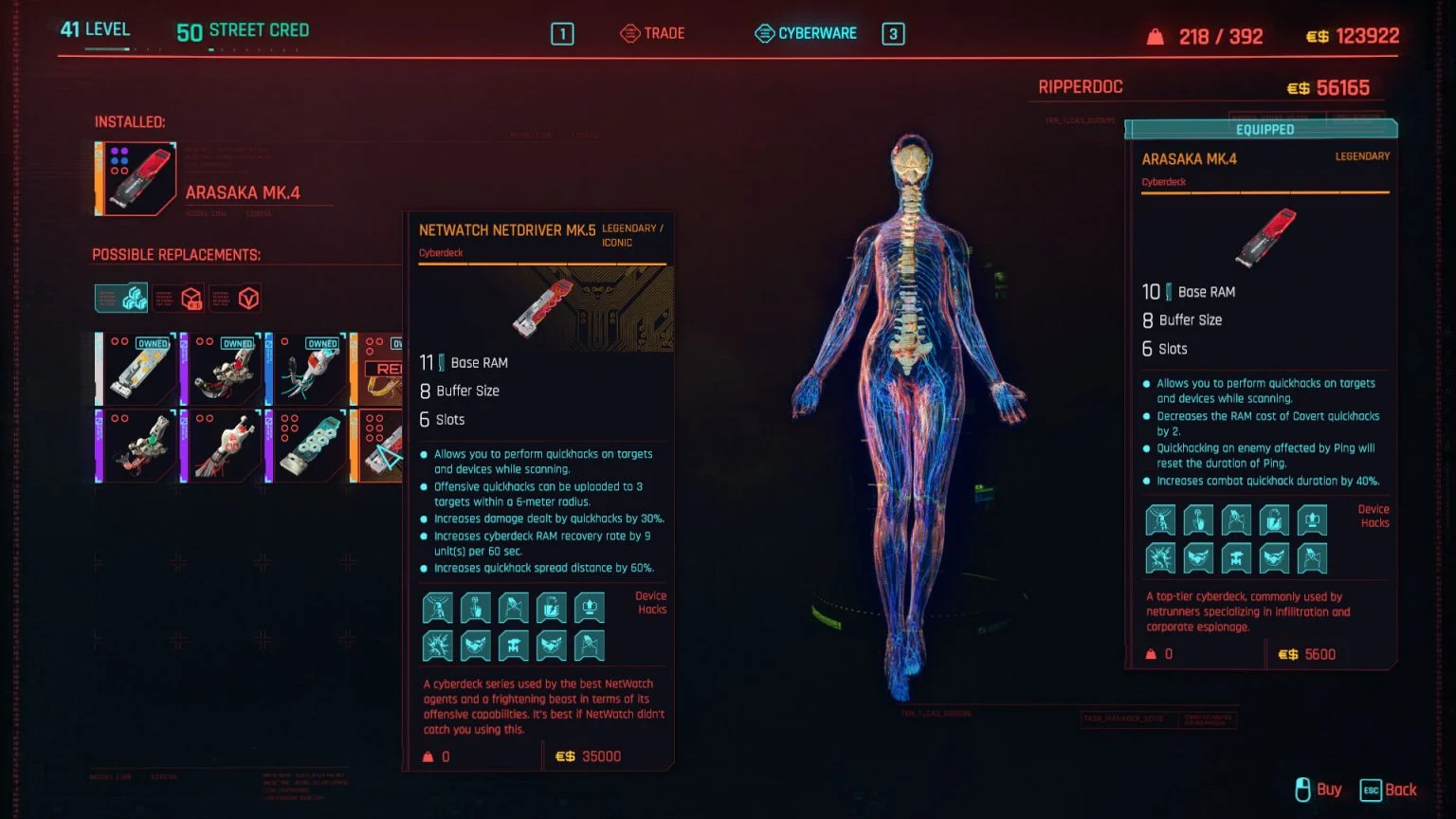1456x819 pixels.
Task: Open the CYBERWARE tab
Action: pos(817,32)
